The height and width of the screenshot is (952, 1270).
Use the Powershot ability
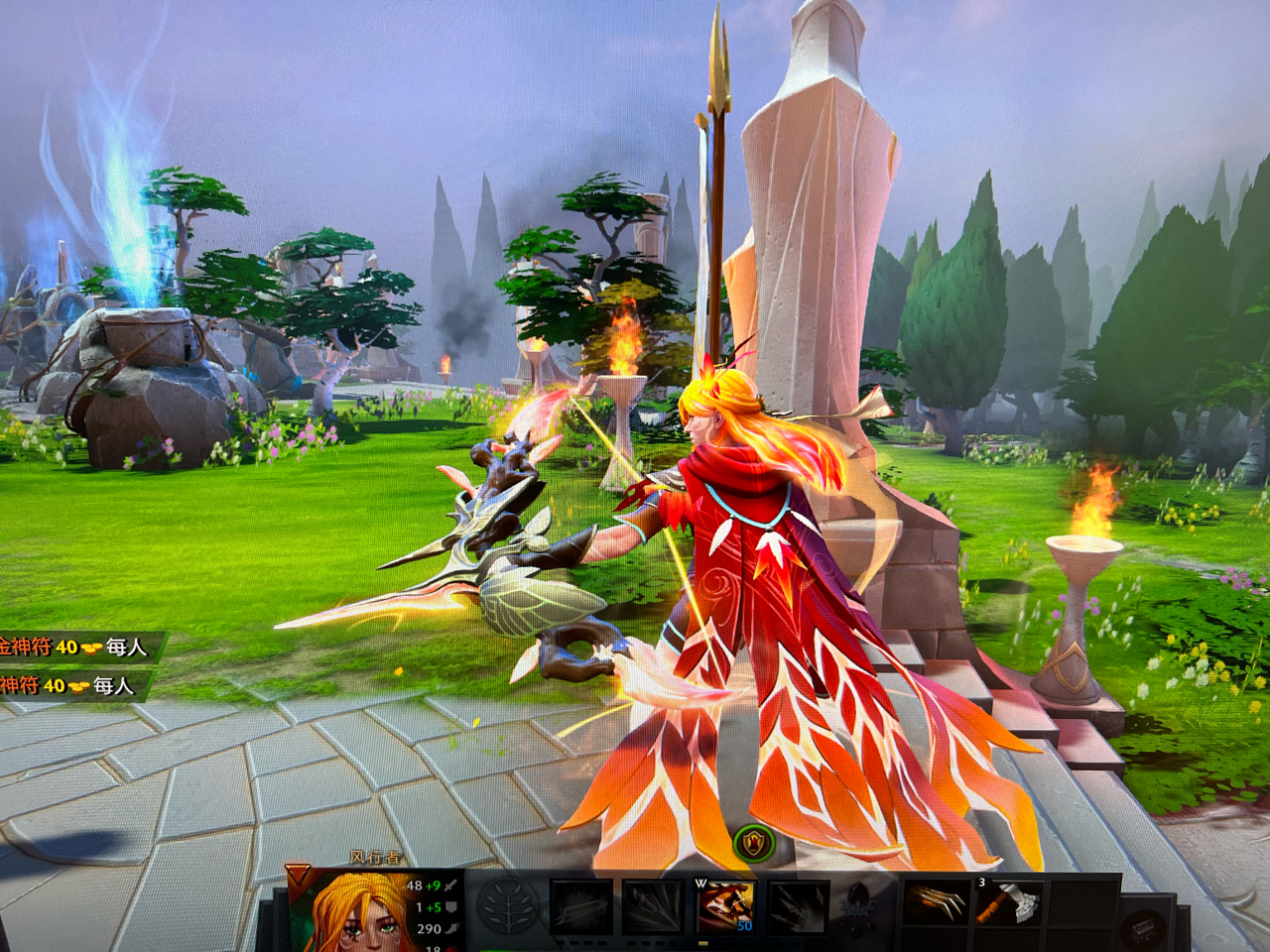tap(653, 907)
